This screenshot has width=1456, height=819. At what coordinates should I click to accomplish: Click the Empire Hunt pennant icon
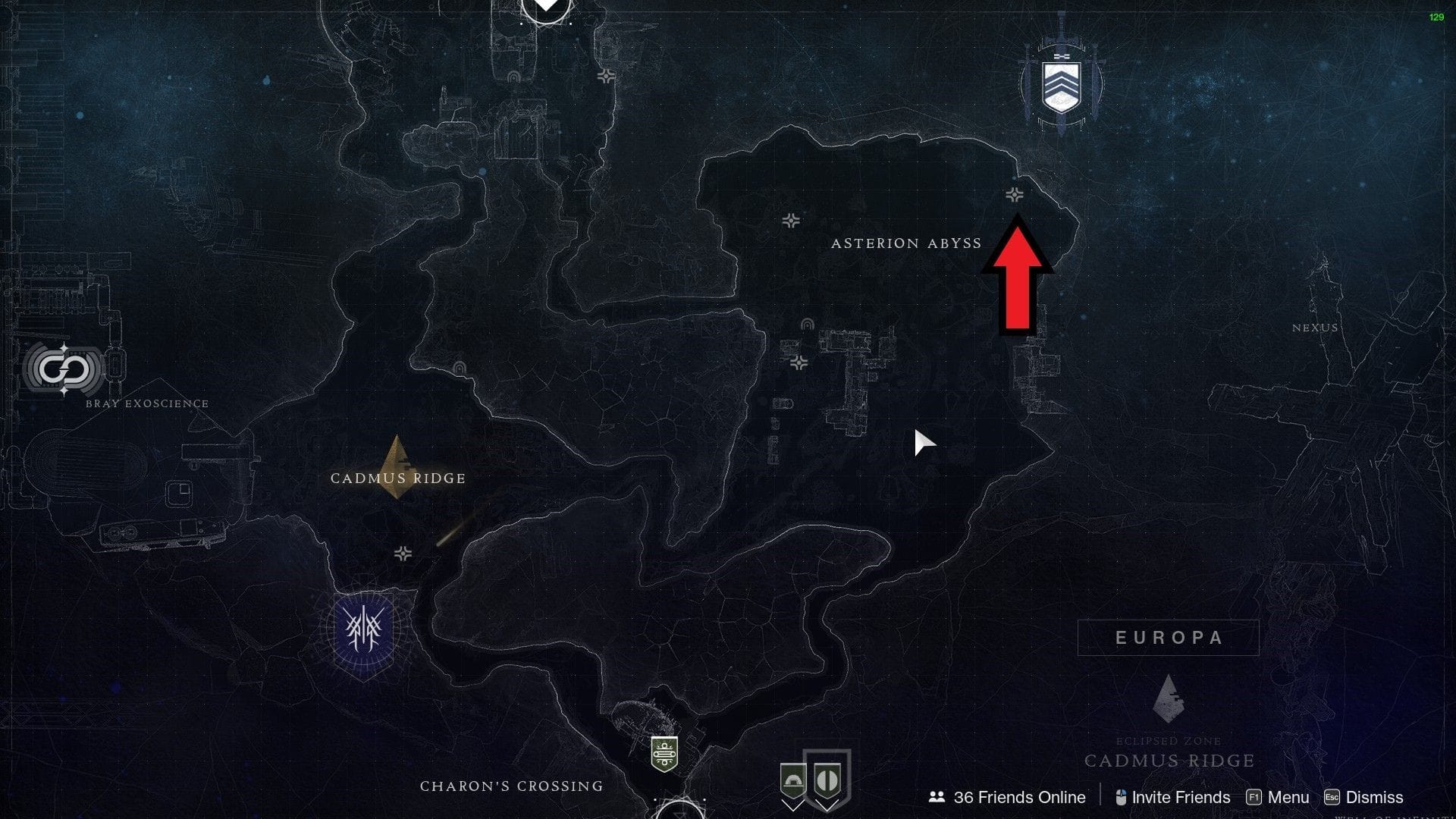[827, 780]
